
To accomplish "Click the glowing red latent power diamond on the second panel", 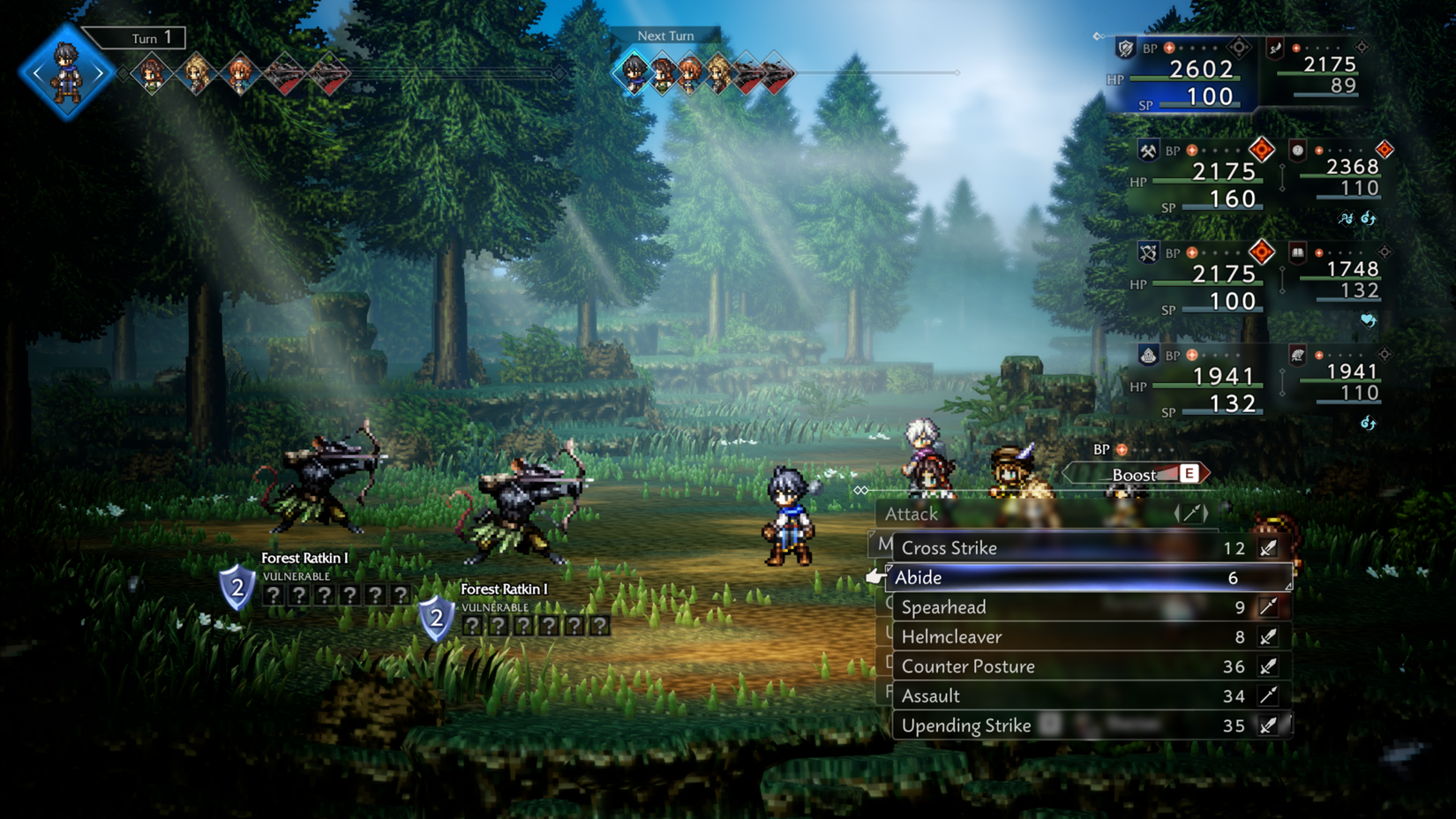I will click(1262, 149).
